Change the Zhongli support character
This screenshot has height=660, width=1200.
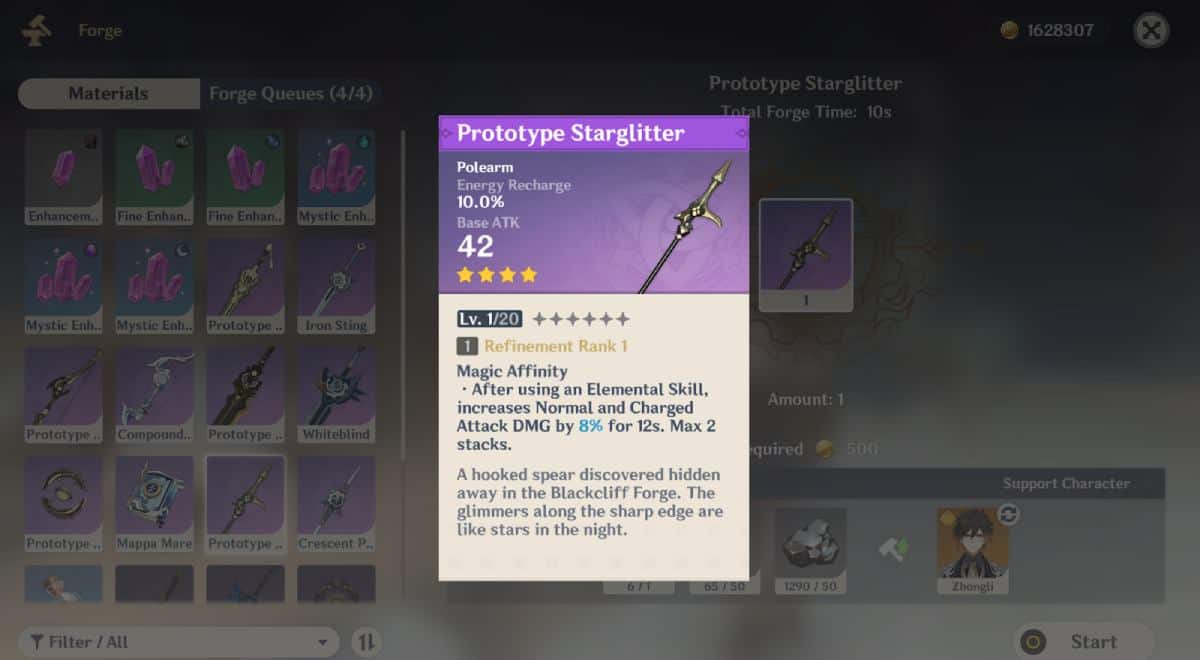pos(1008,514)
